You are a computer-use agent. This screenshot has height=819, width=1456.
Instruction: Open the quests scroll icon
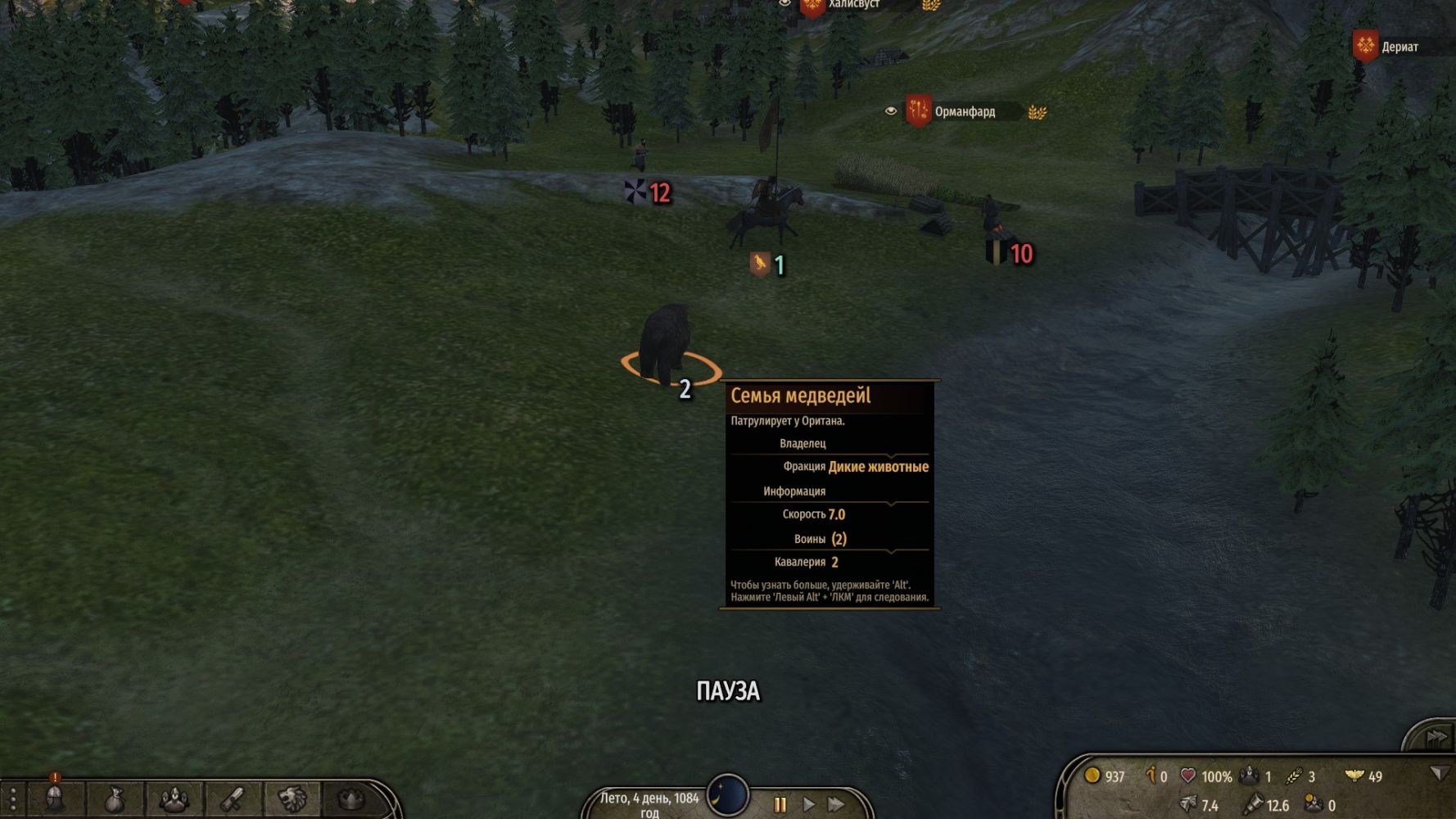click(233, 799)
